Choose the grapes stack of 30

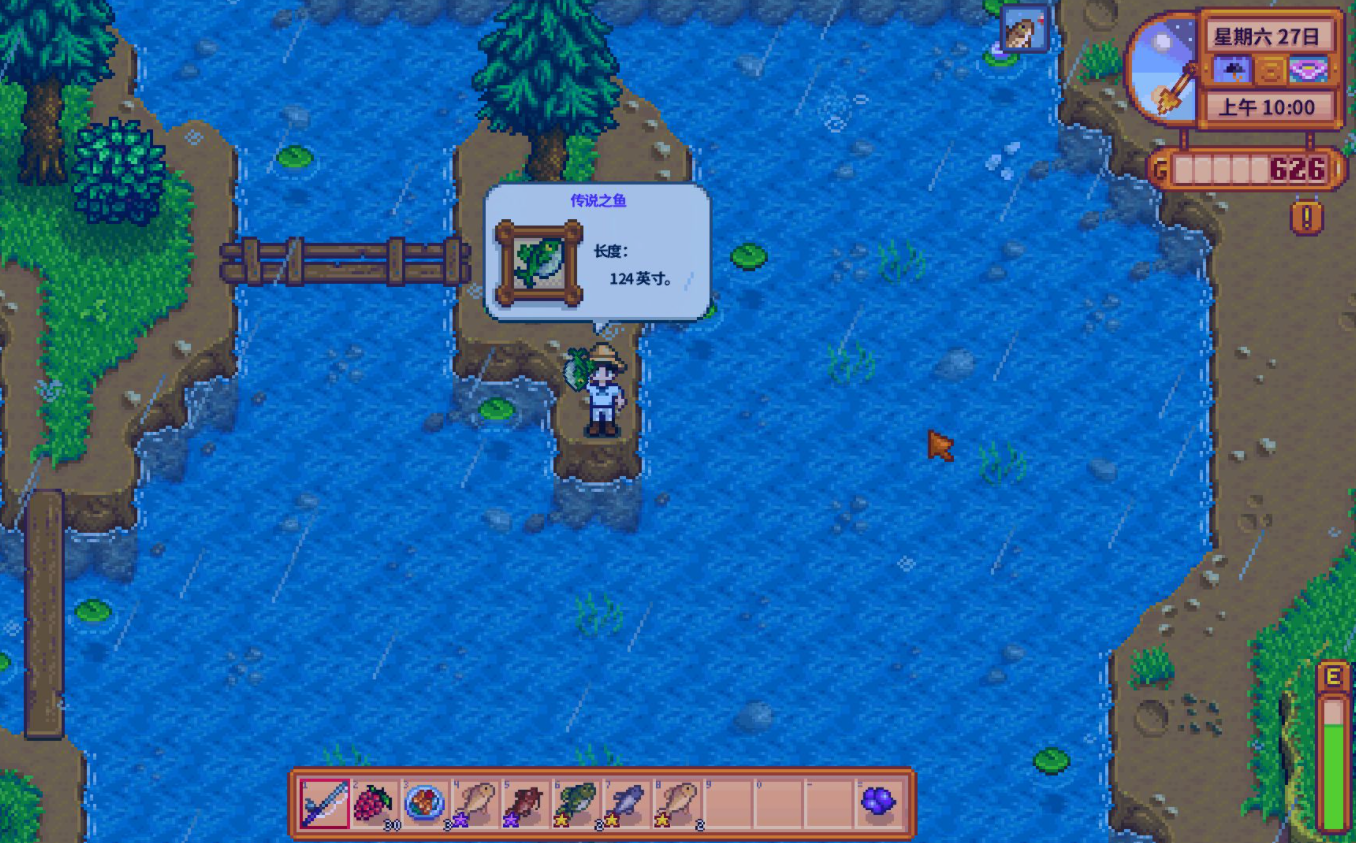(x=375, y=803)
